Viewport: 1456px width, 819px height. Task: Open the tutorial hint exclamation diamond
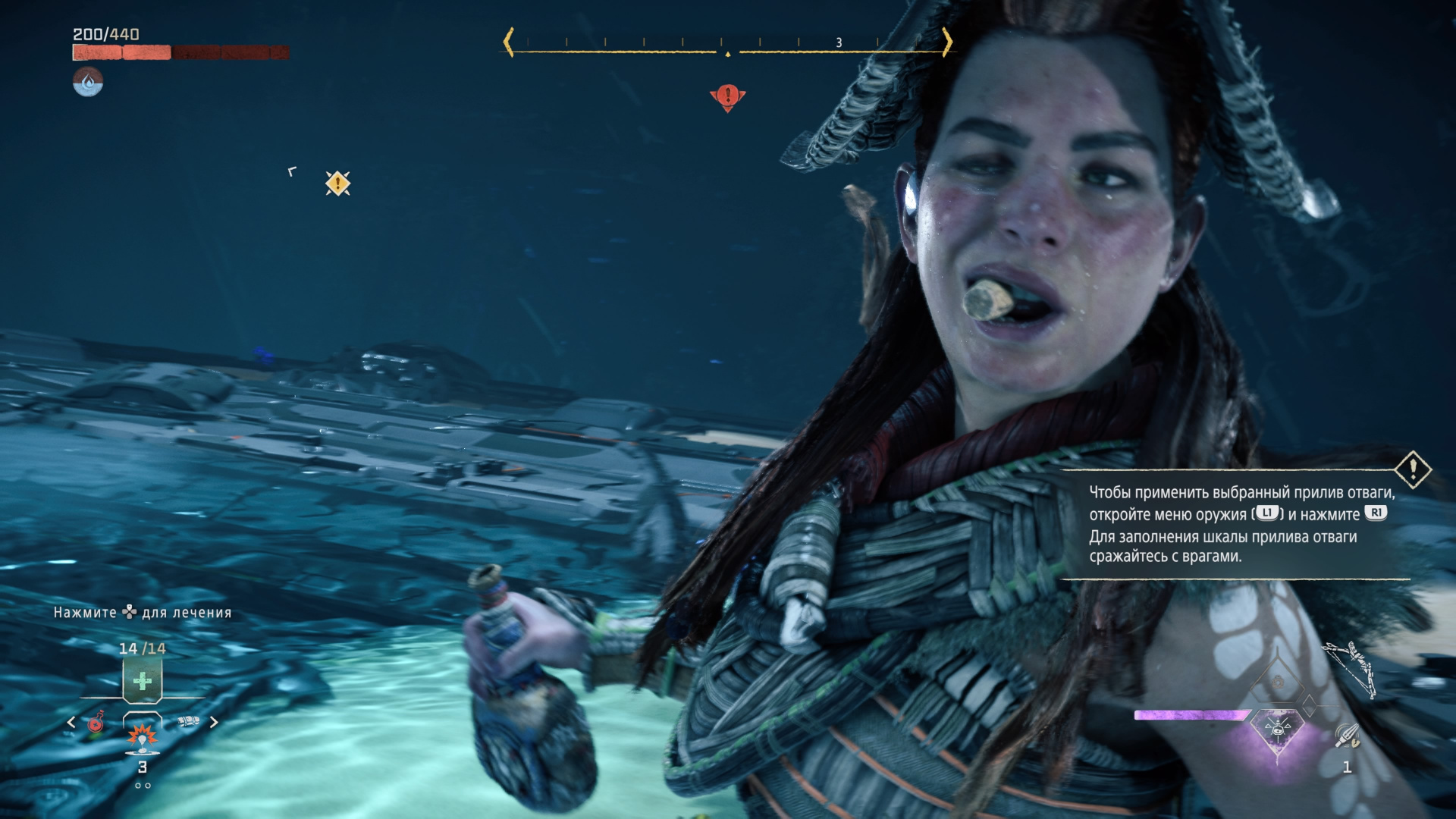1413,470
